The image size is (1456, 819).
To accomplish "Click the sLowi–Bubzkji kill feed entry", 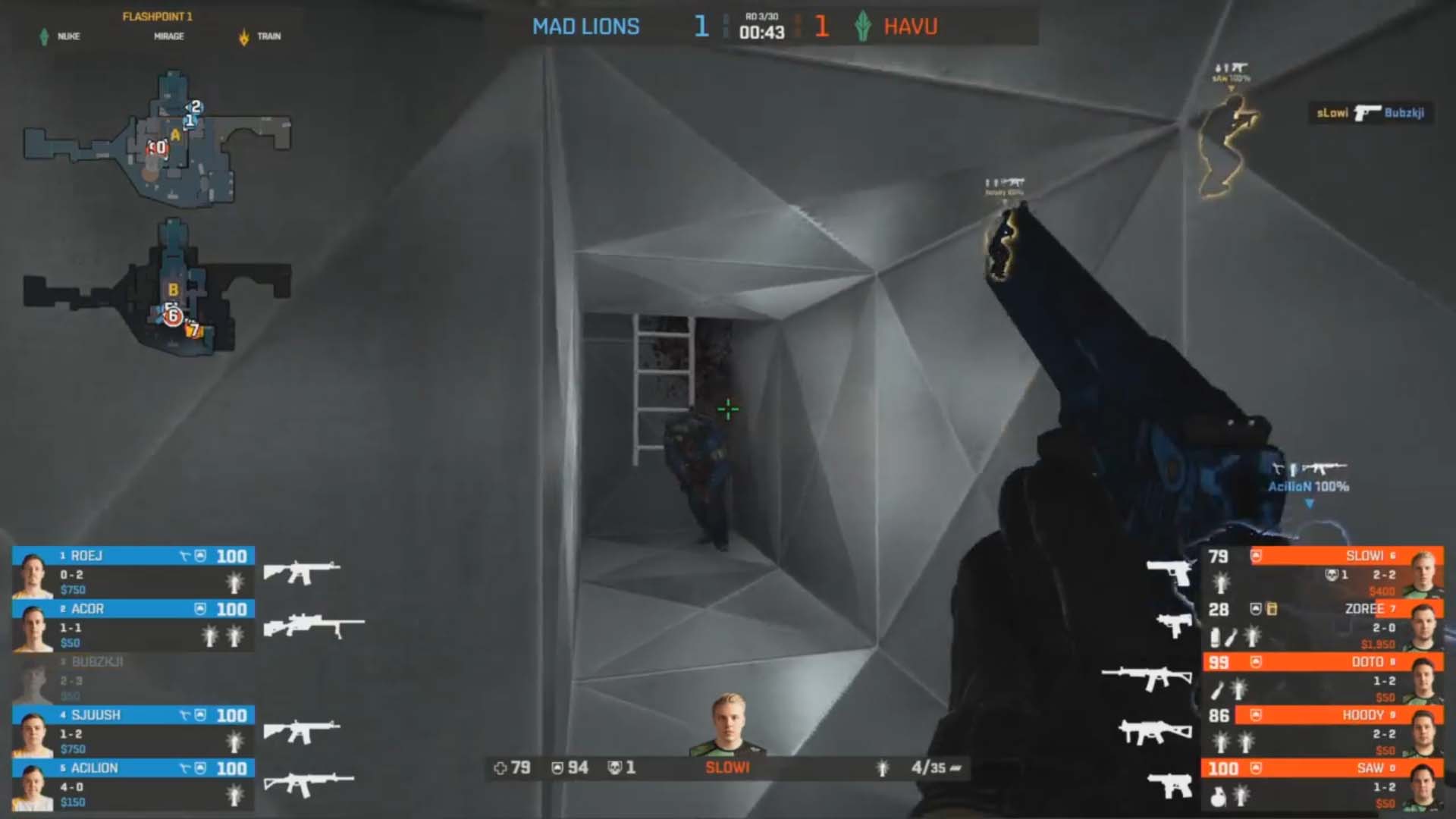I will click(x=1370, y=113).
